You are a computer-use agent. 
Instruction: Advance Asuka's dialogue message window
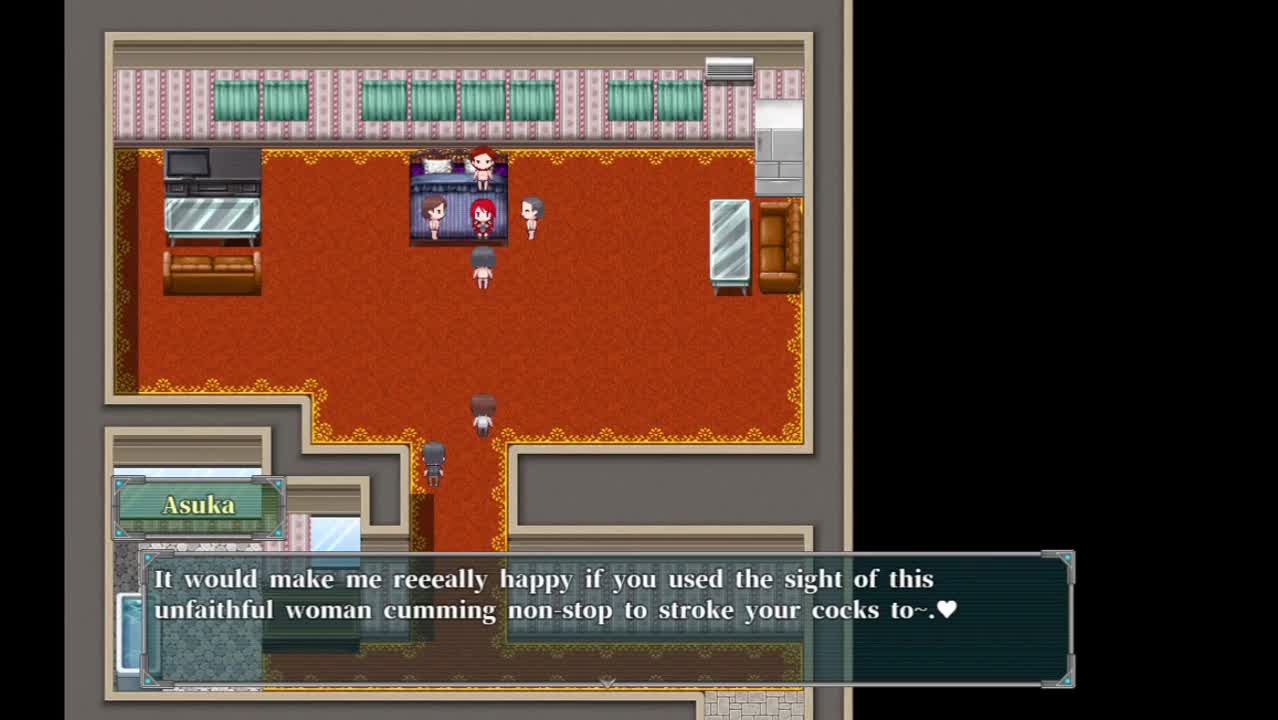click(606, 618)
